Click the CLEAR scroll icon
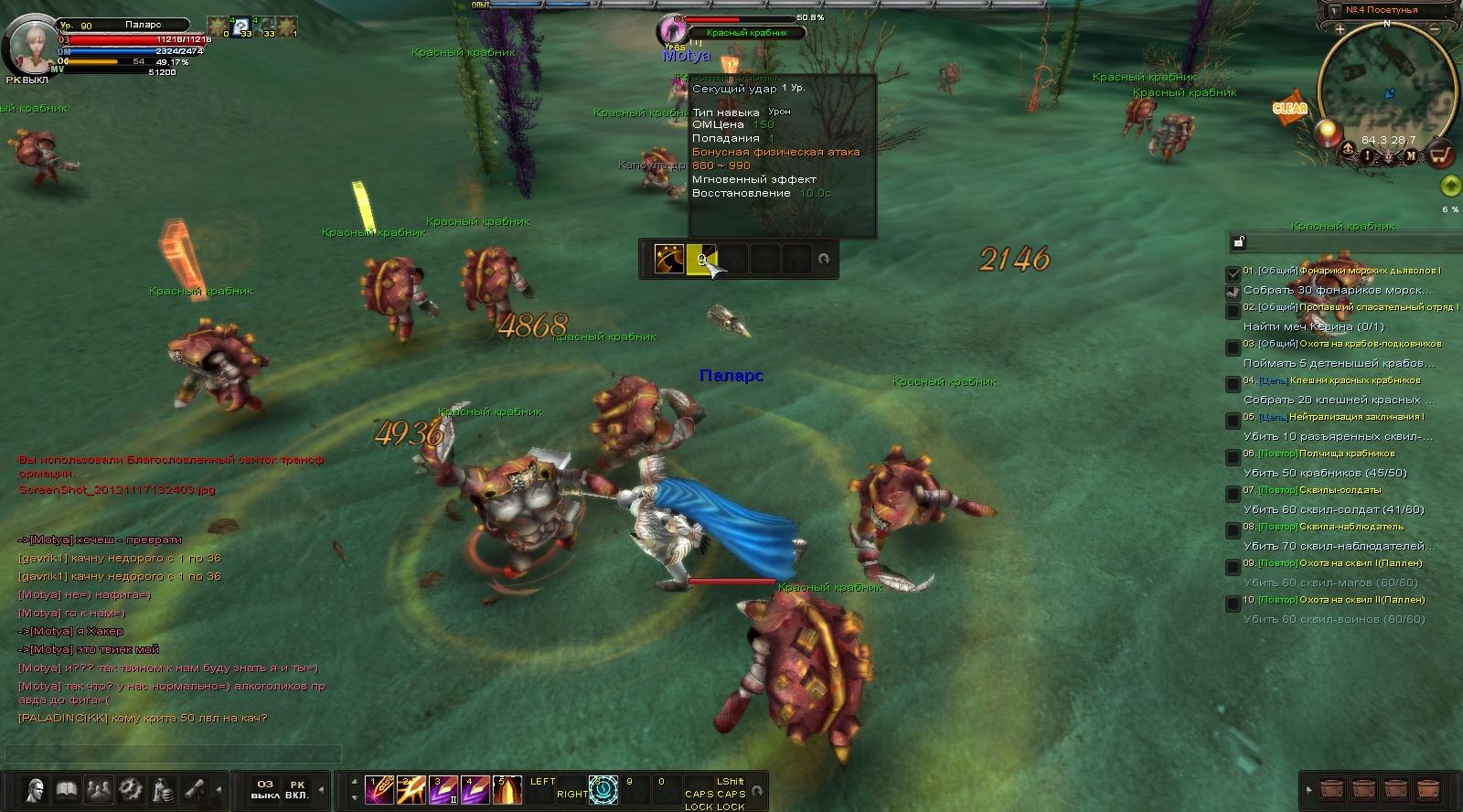Viewport: 1463px width, 812px height. click(x=1290, y=108)
